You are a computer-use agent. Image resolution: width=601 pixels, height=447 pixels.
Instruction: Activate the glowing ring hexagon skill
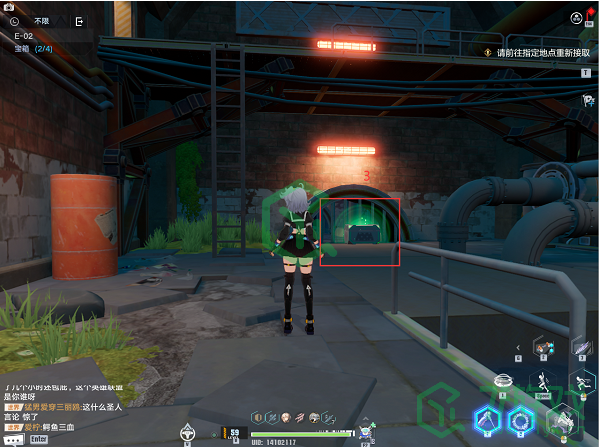click(x=520, y=420)
